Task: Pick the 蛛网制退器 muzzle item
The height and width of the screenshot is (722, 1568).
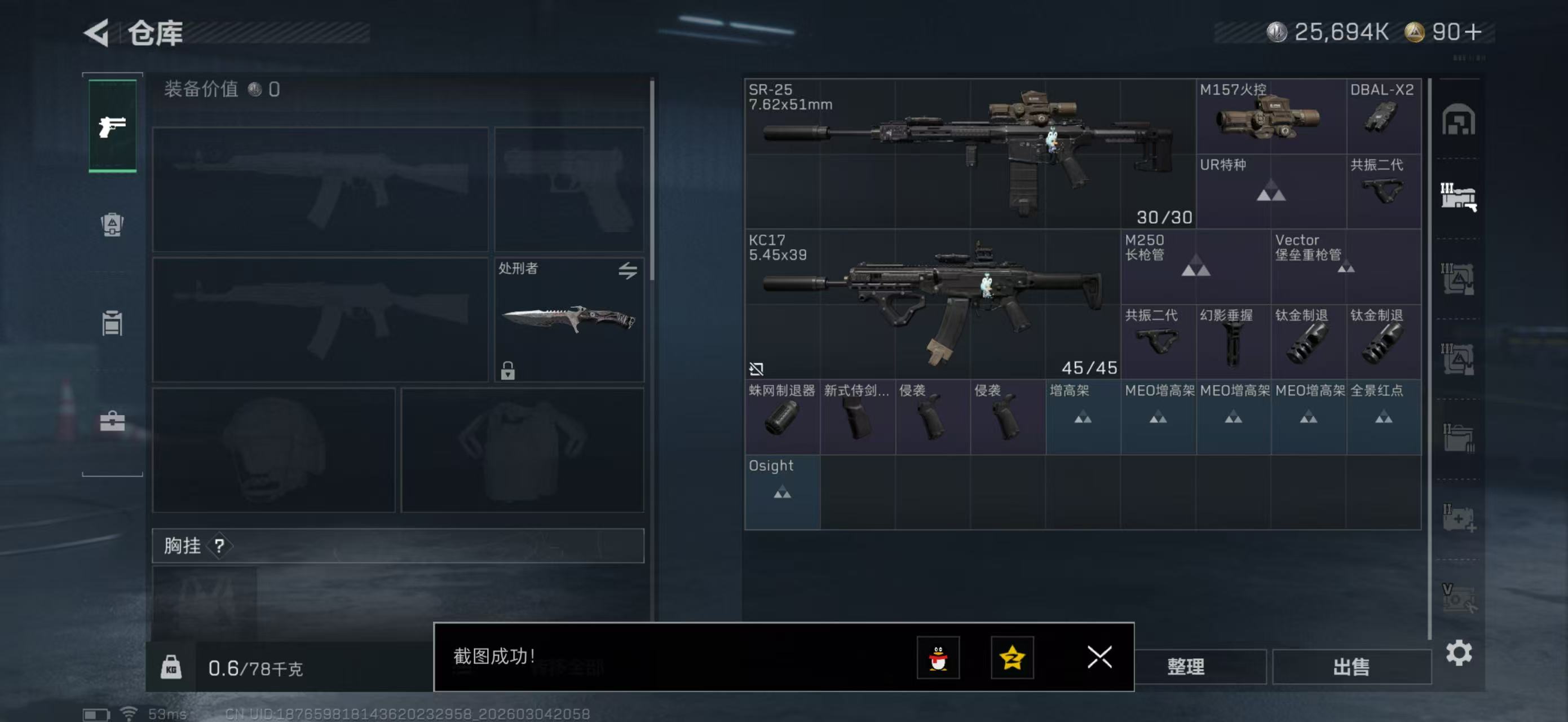Action: [x=781, y=417]
